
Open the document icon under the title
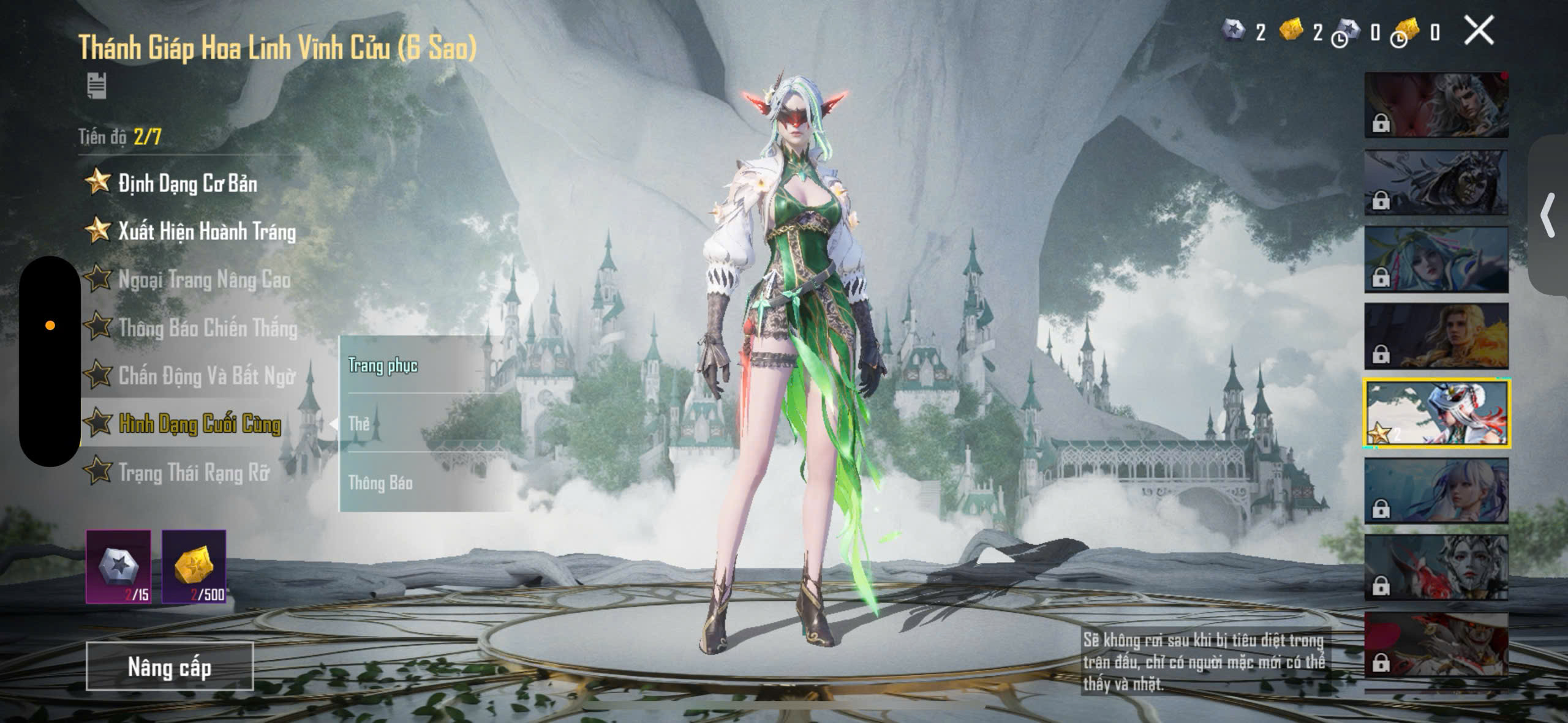point(96,86)
